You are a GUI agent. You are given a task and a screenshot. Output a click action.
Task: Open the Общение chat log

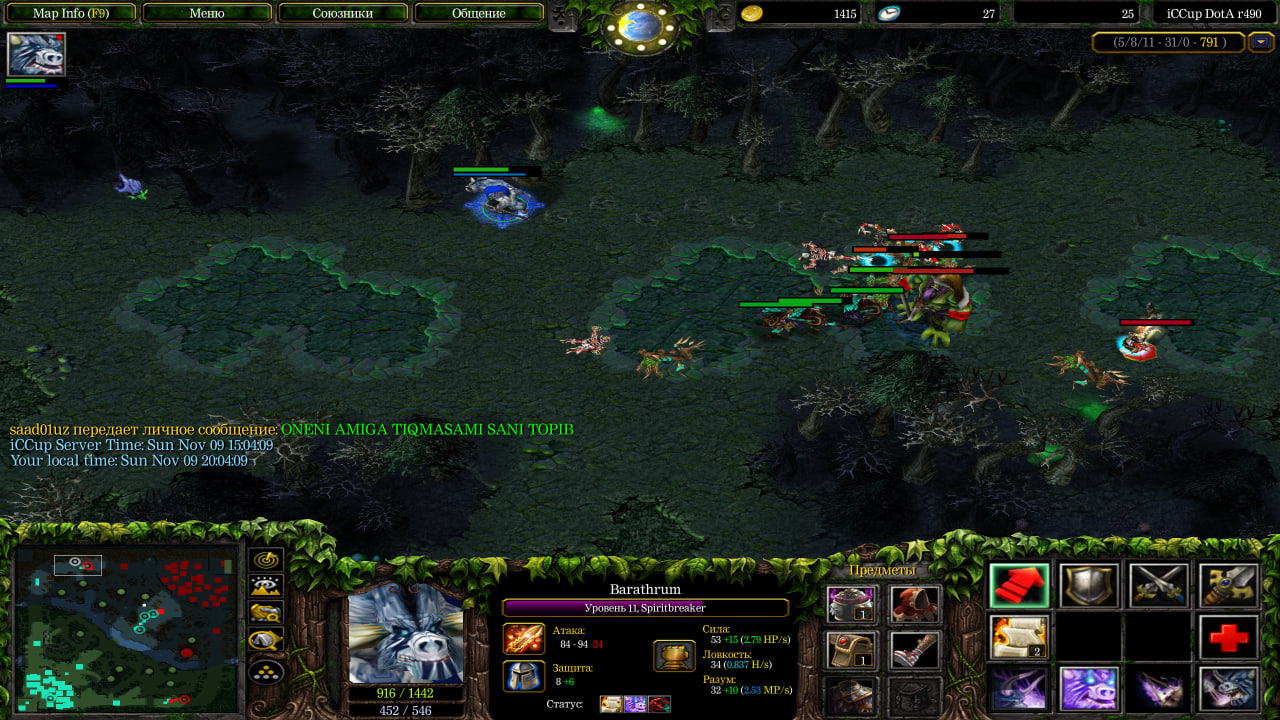(478, 13)
